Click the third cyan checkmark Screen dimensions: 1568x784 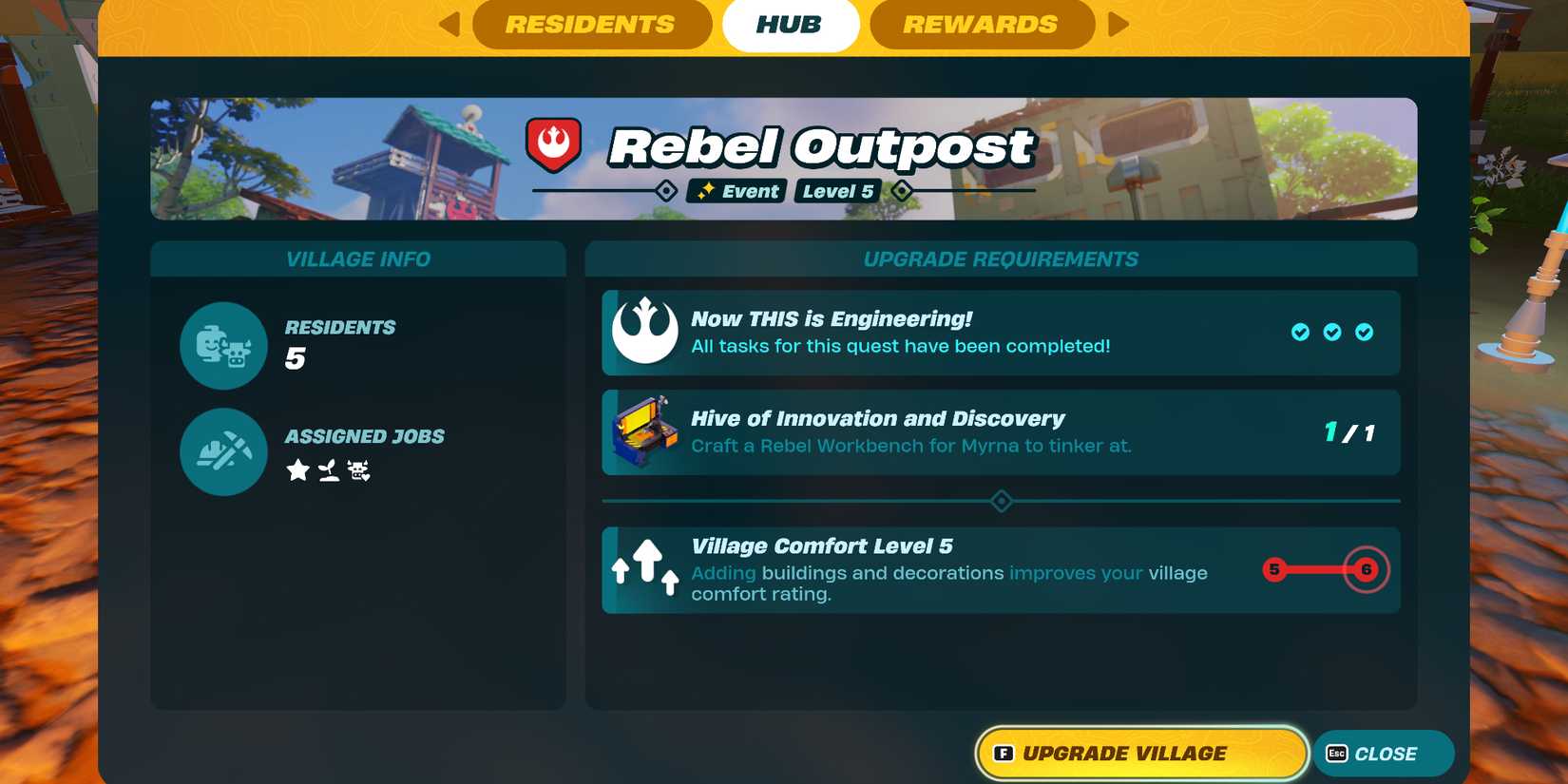click(x=1366, y=333)
